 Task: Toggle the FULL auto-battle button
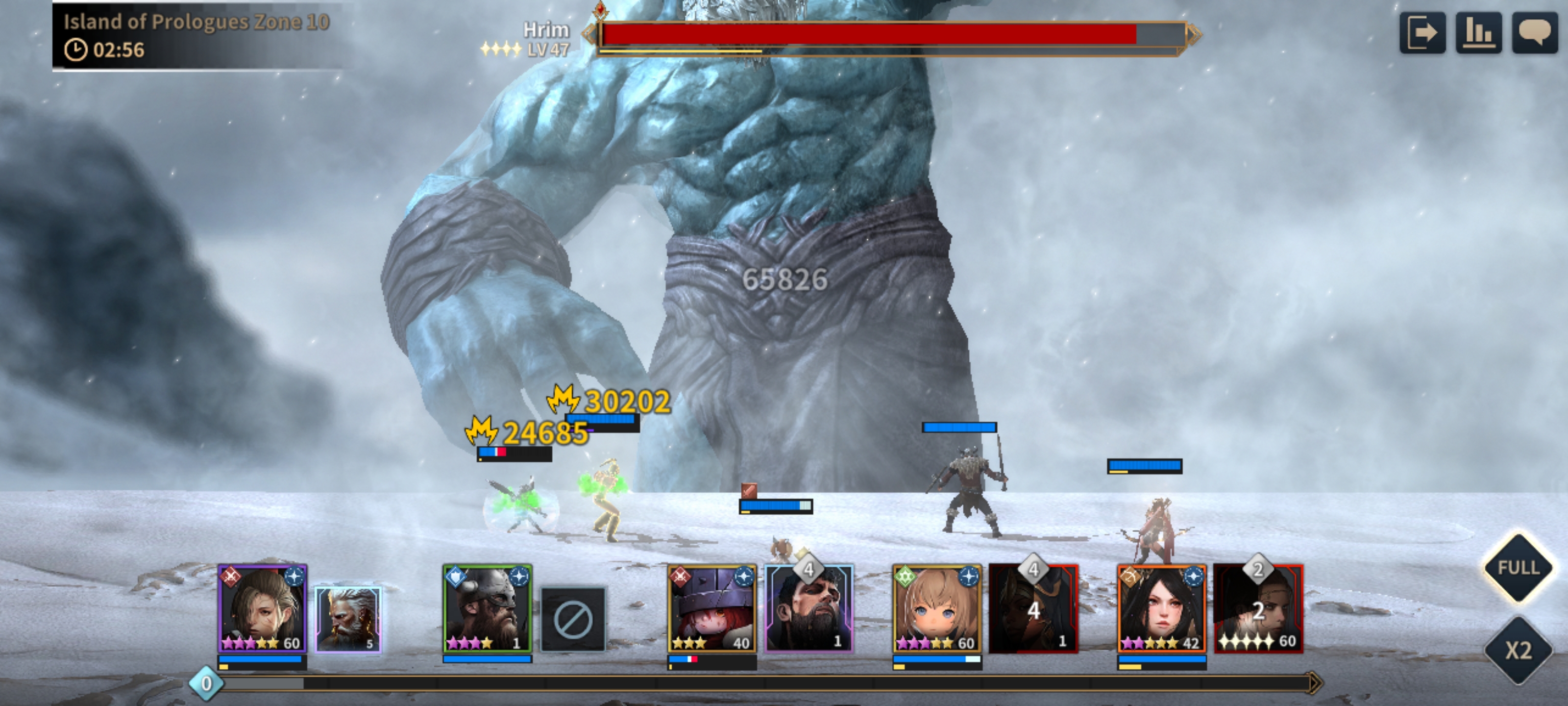click(x=1518, y=568)
